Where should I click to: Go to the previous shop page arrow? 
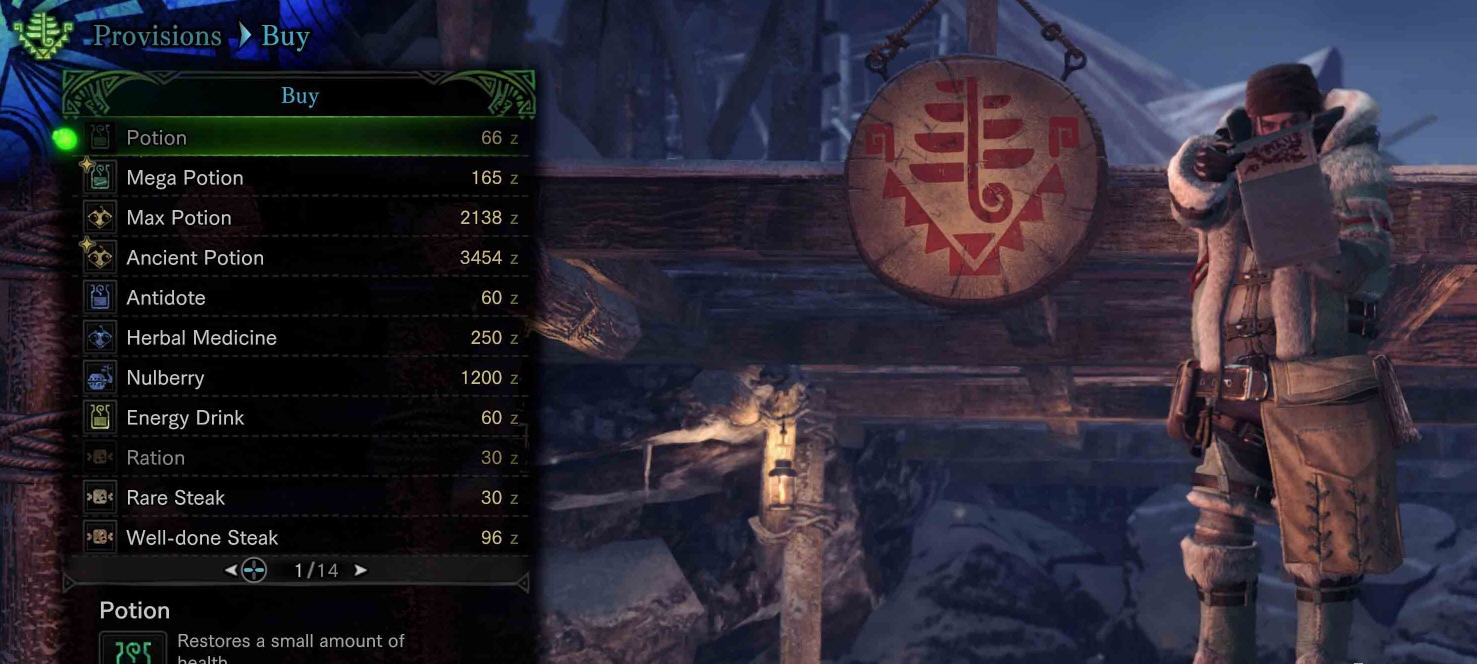coord(231,570)
